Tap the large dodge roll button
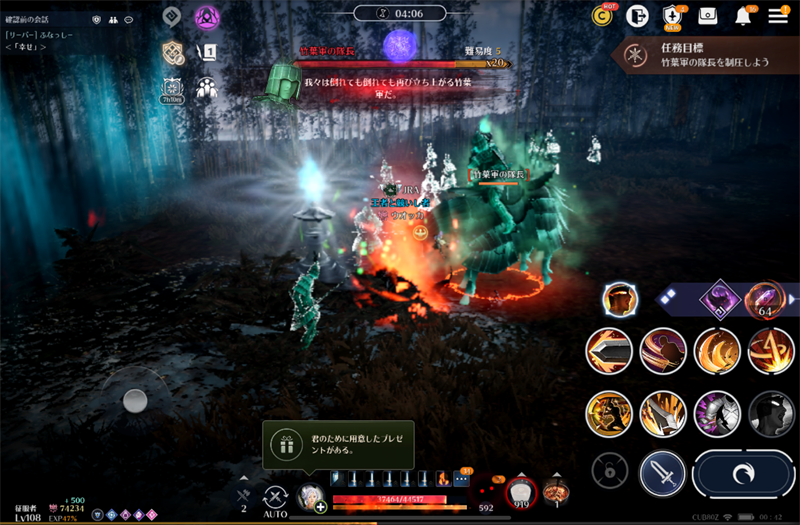Image resolution: width=800 pixels, height=525 pixels. pyautogui.click(x=744, y=473)
